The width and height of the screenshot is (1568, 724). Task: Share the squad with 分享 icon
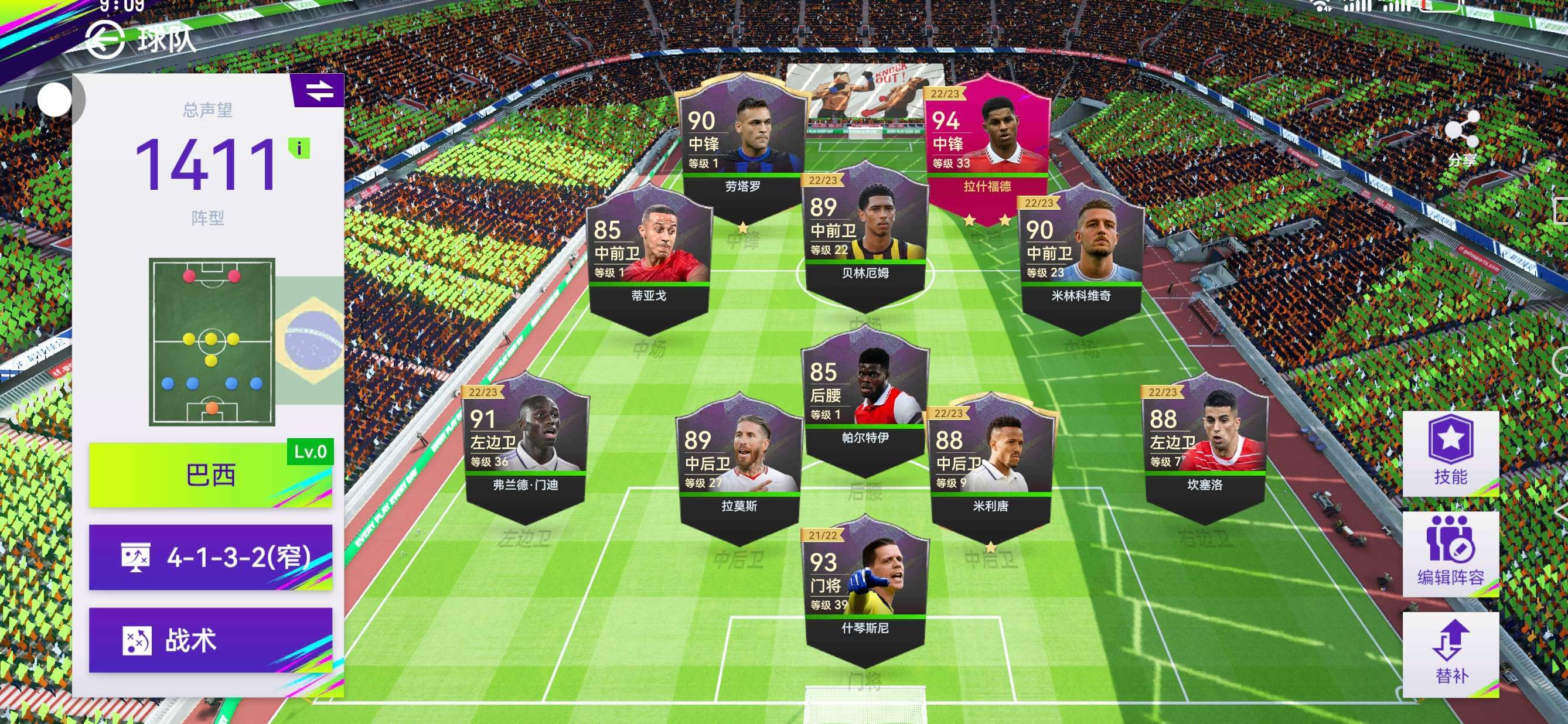(x=1461, y=137)
